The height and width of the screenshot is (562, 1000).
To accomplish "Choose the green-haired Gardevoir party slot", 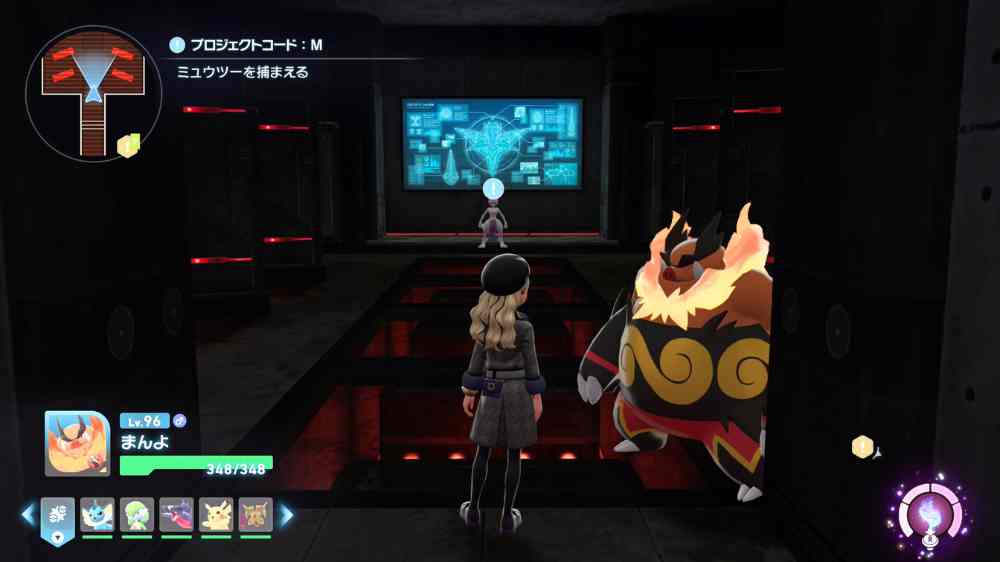I will coord(137,514).
